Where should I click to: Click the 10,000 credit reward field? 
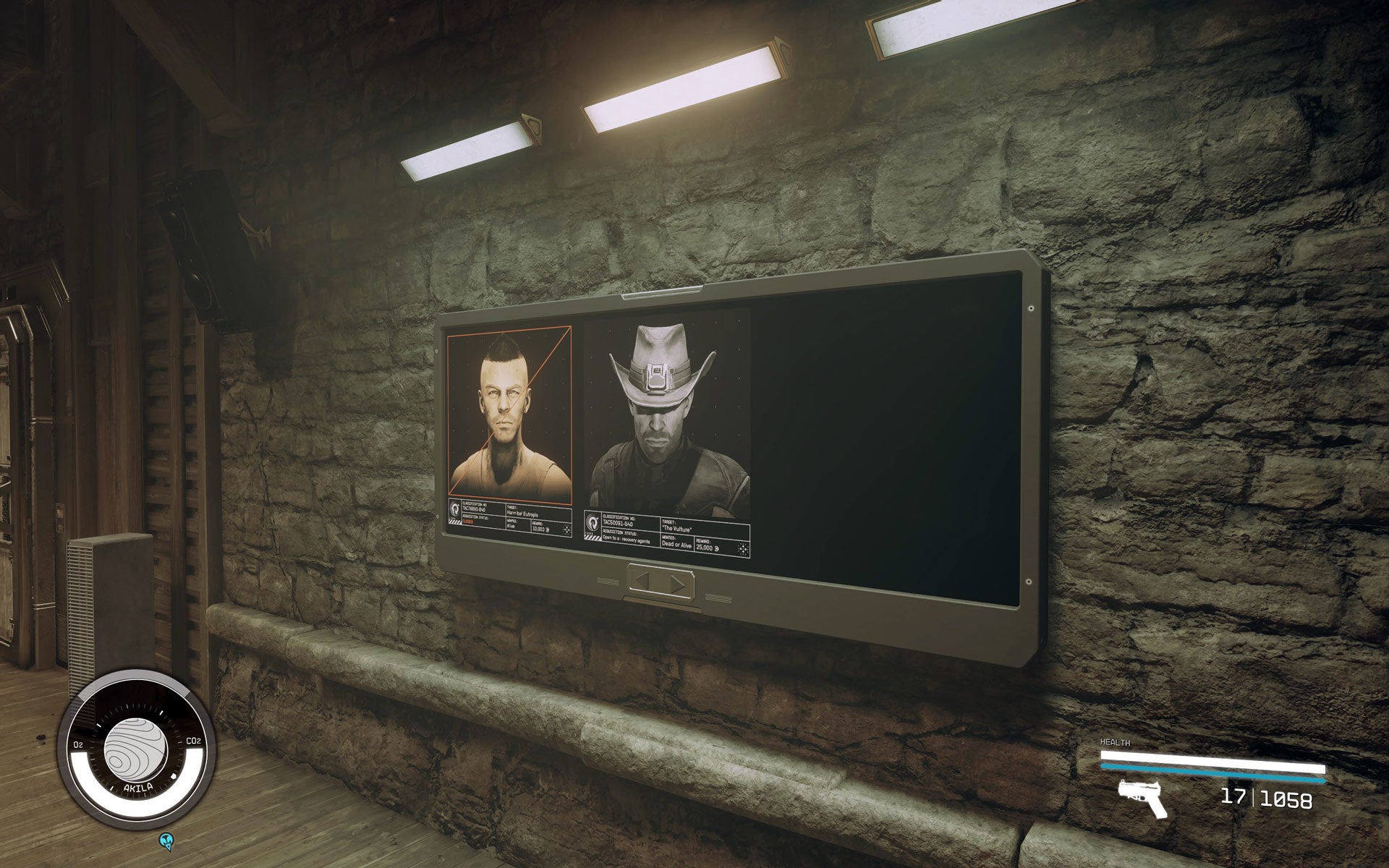click(539, 528)
